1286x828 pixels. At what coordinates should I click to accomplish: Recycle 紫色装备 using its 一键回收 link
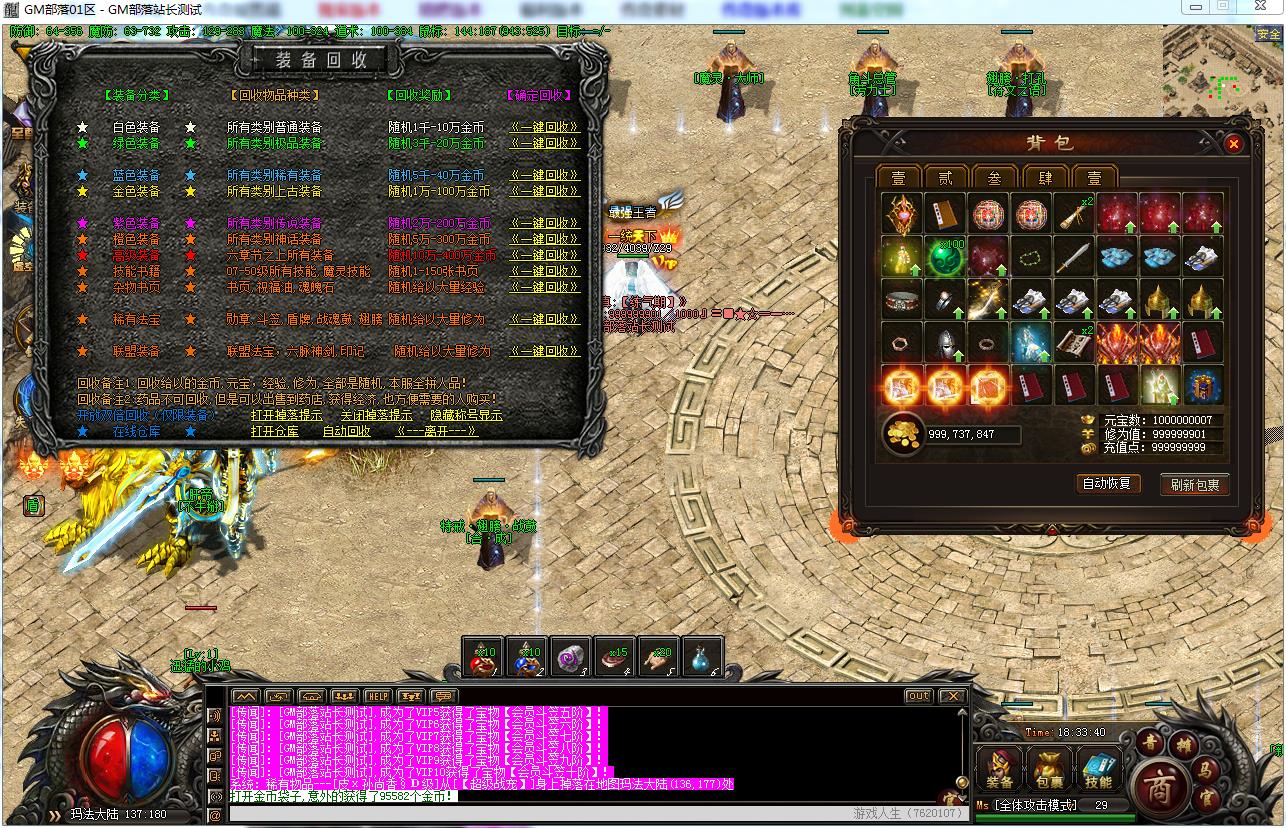[x=545, y=223]
